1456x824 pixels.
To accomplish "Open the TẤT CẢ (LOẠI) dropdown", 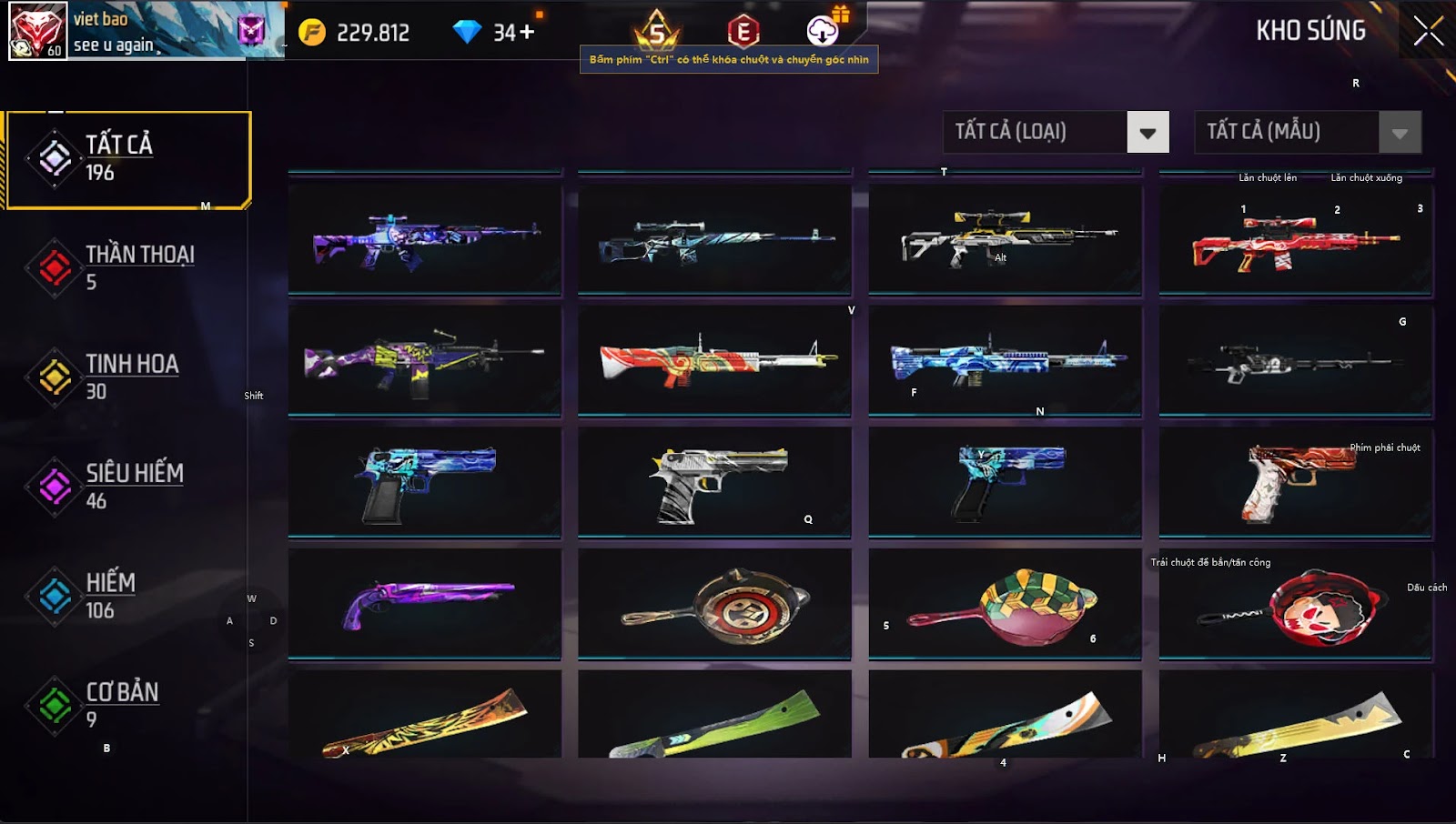I will click(x=1147, y=133).
